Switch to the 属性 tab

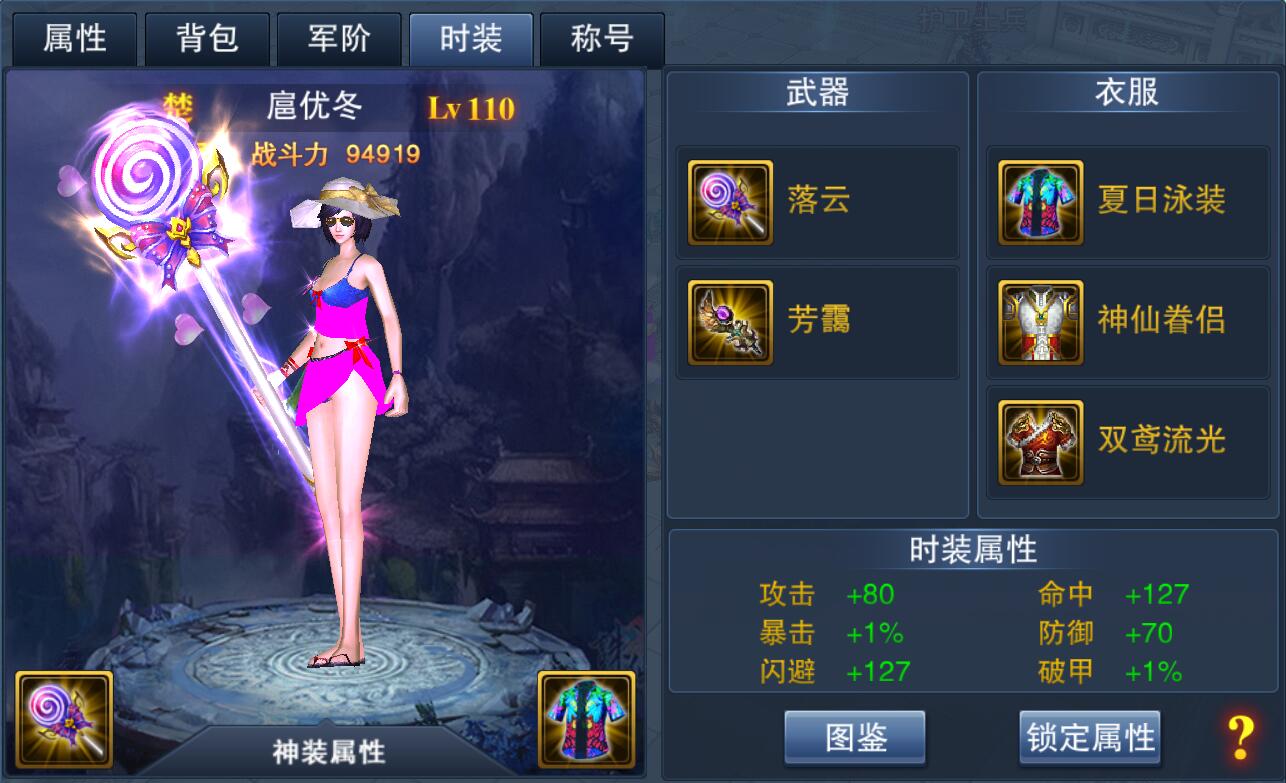coord(74,40)
